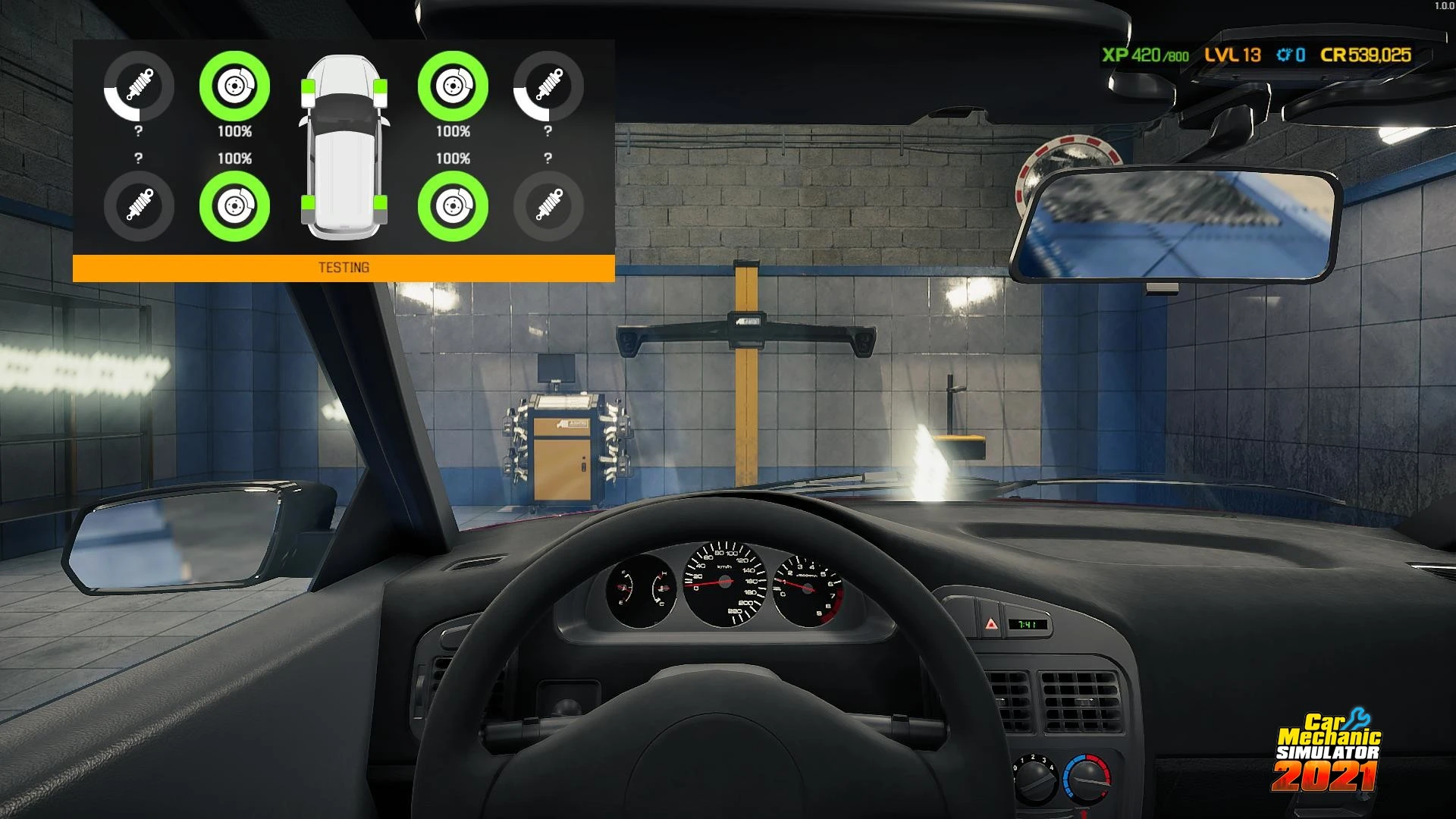This screenshot has width=1456, height=819.
Task: Select the front-right brake disc icon
Action: click(453, 86)
